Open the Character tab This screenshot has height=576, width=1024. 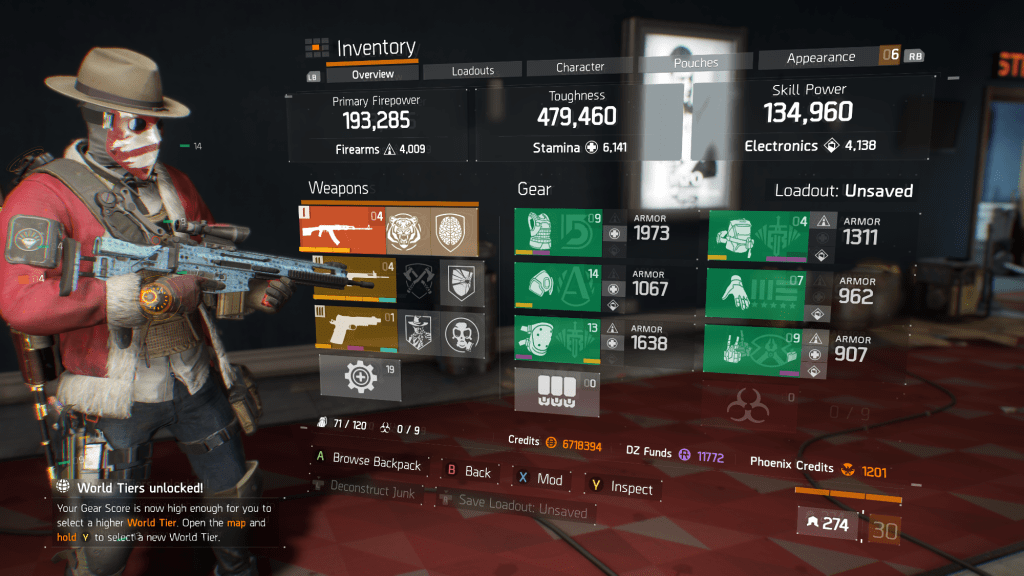click(x=580, y=67)
